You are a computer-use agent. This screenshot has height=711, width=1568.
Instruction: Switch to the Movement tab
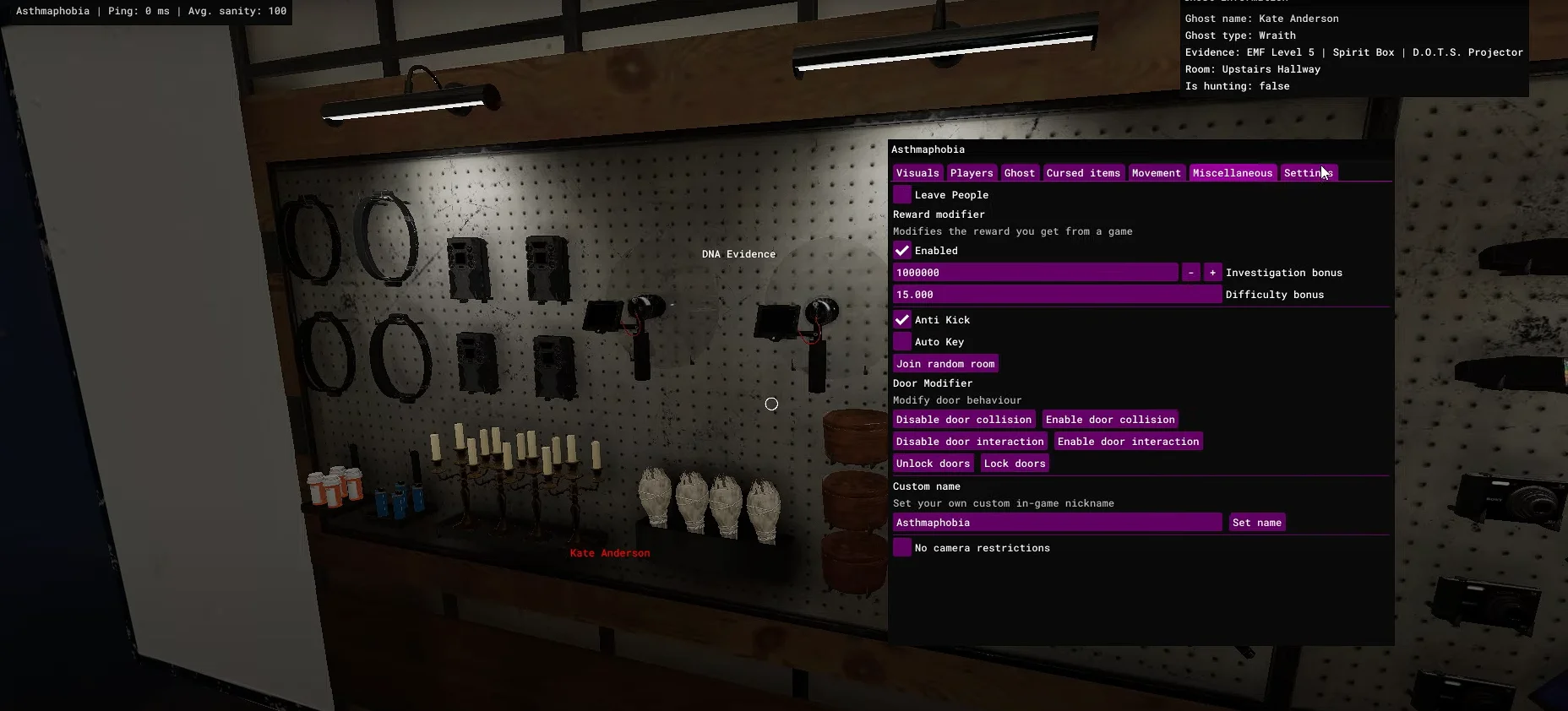(x=1156, y=173)
